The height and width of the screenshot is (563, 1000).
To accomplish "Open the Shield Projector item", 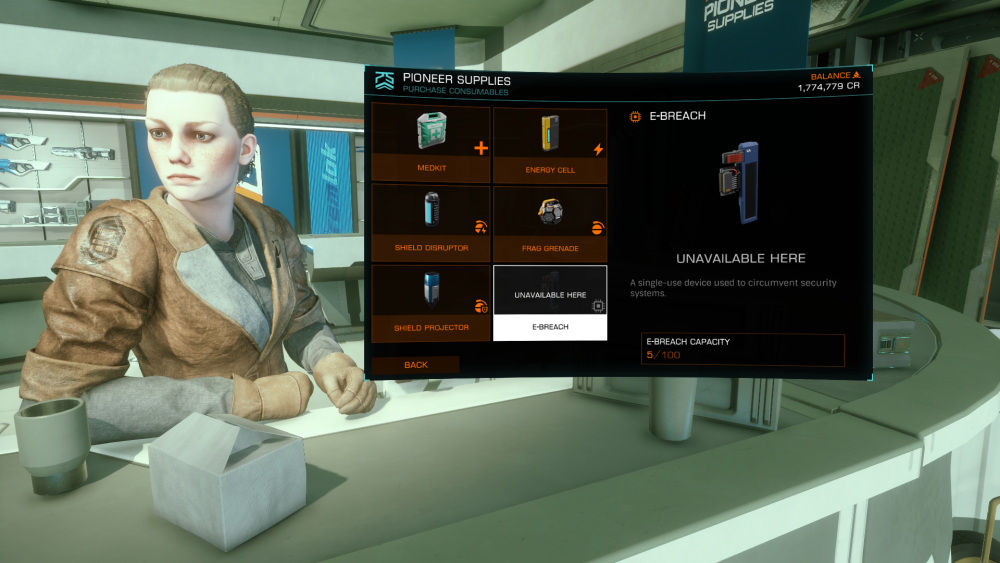I will pyautogui.click(x=431, y=302).
